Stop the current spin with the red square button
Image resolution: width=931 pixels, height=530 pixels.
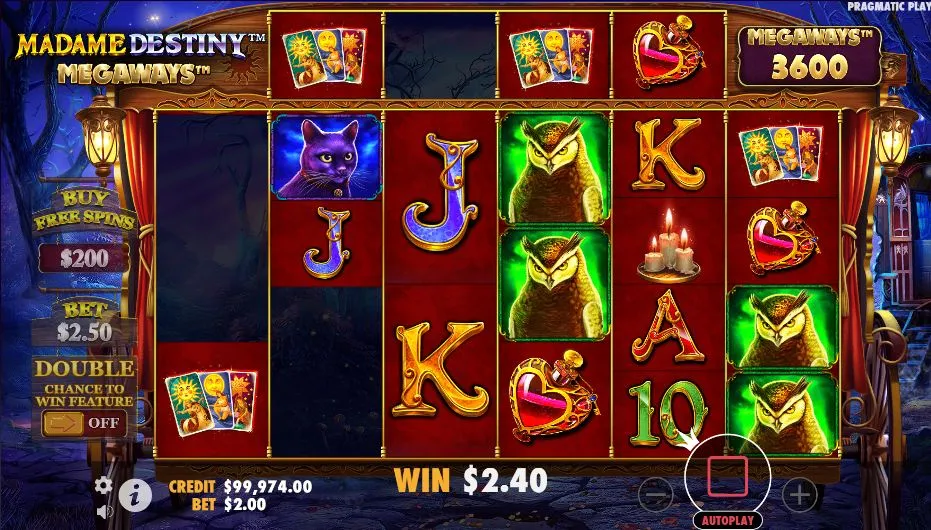pos(726,478)
